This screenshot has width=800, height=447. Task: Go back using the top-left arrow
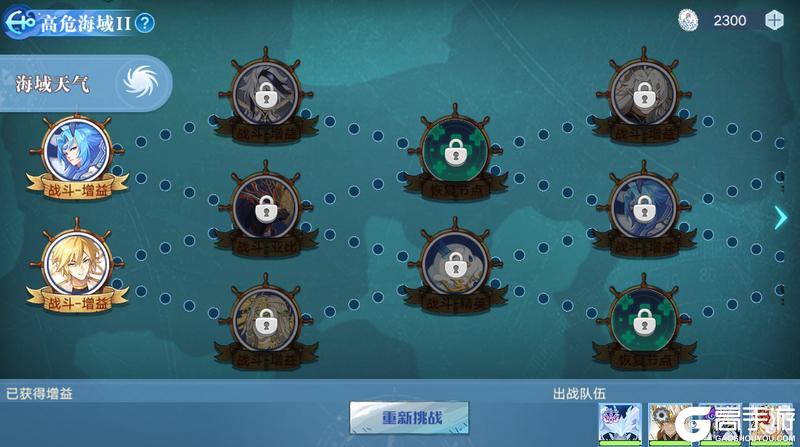click(18, 22)
